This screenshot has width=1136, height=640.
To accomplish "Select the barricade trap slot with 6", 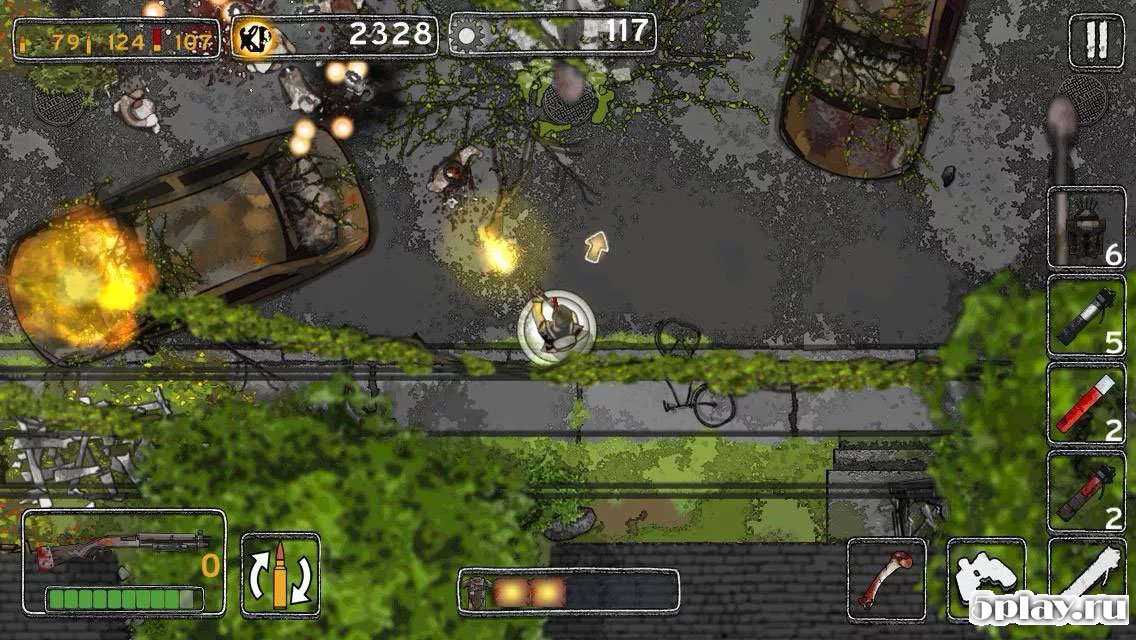I will 1086,228.
